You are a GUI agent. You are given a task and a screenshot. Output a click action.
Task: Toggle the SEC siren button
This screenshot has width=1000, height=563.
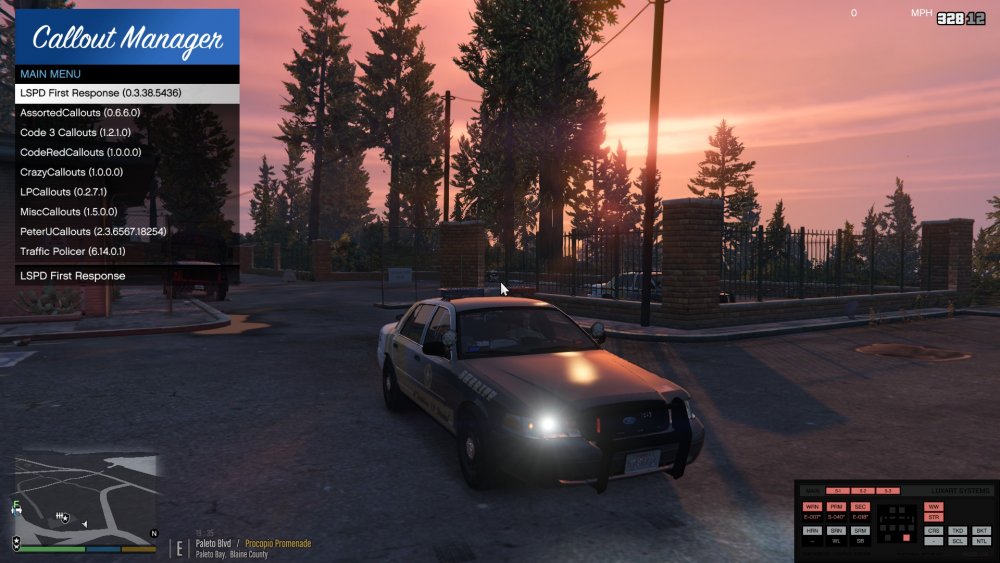860,507
